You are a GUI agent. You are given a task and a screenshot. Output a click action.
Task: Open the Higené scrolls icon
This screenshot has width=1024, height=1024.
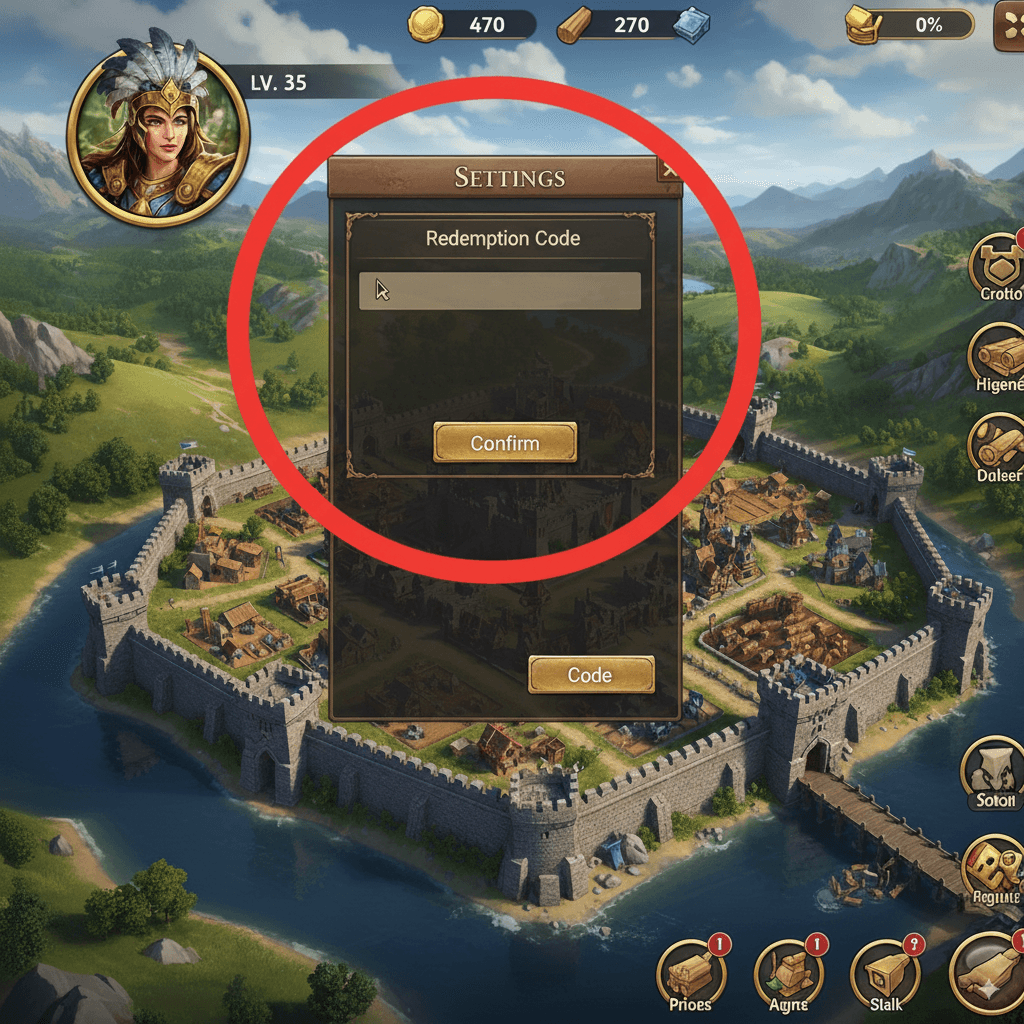coord(998,354)
